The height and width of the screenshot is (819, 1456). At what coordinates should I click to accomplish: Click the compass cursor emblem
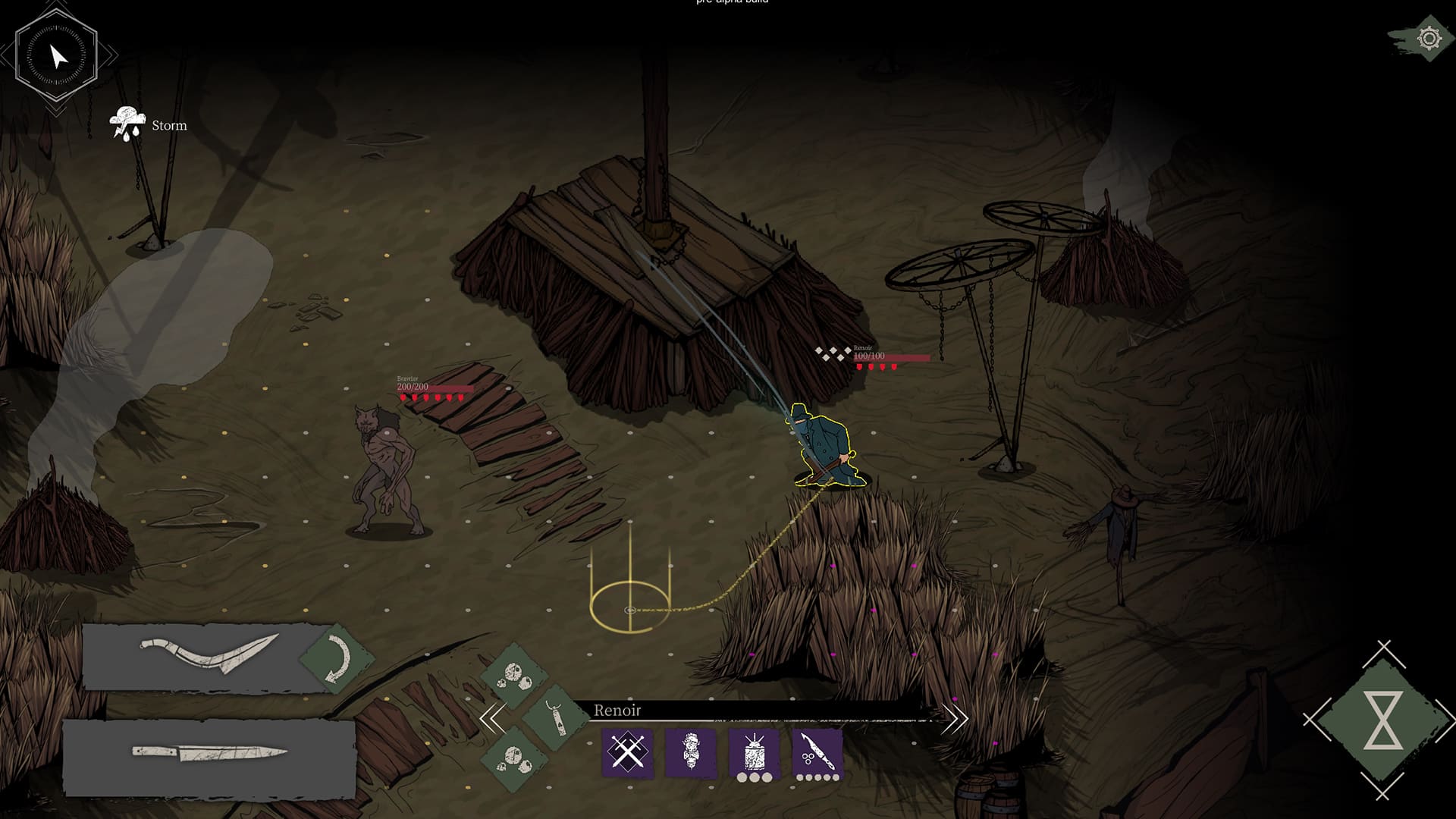point(57,55)
